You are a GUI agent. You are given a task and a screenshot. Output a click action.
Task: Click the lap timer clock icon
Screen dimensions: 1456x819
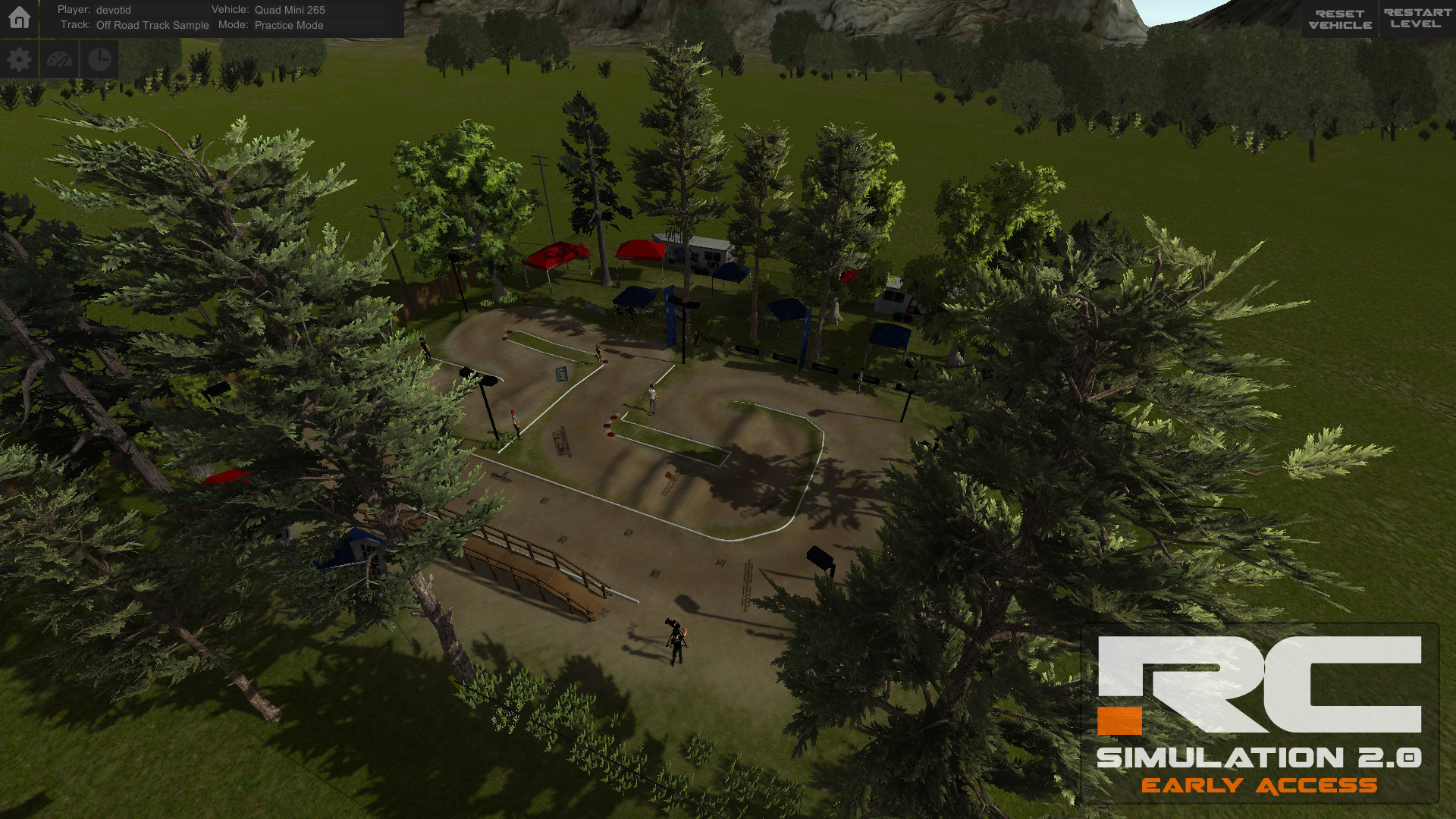click(99, 58)
